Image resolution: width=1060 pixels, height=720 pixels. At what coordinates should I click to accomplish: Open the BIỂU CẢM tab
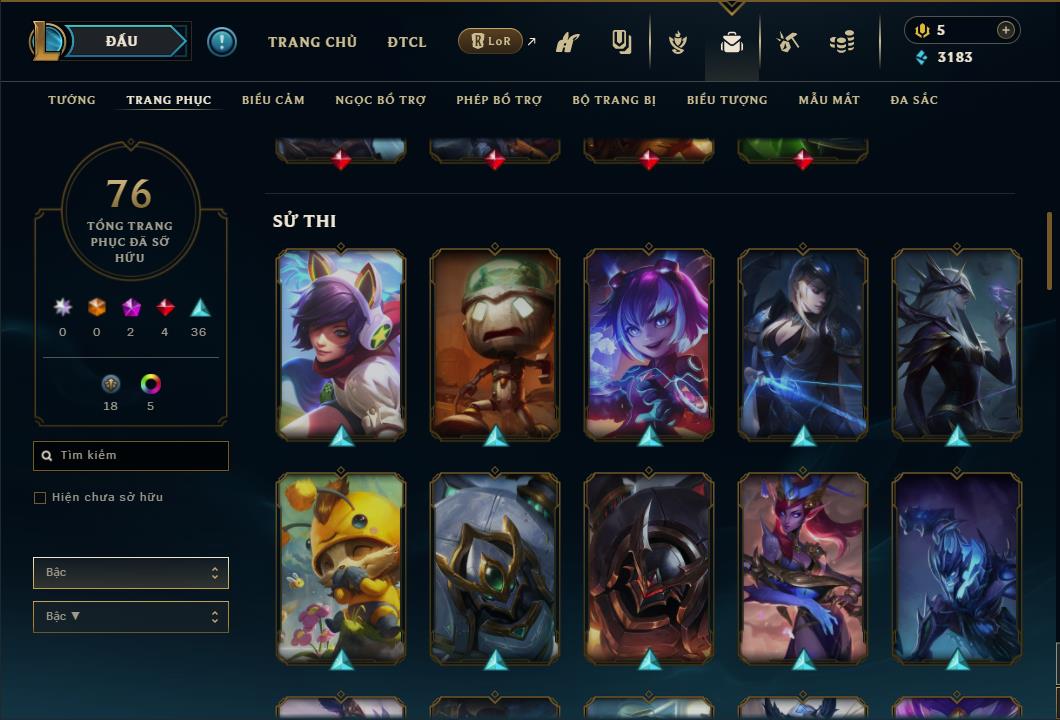[273, 100]
